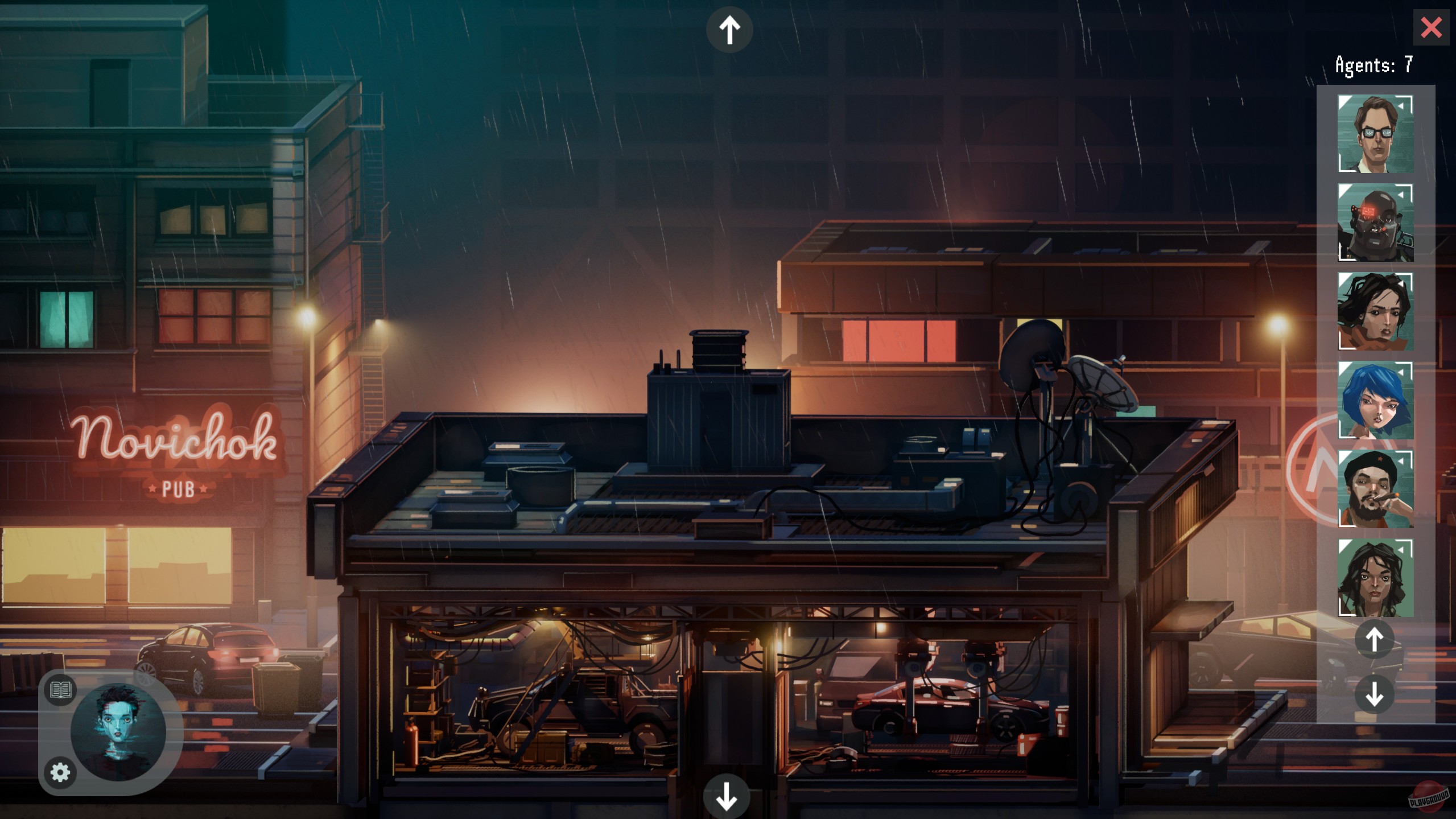The image size is (1456, 819).
Task: Close the agents panel with red X
Action: tap(1431, 27)
